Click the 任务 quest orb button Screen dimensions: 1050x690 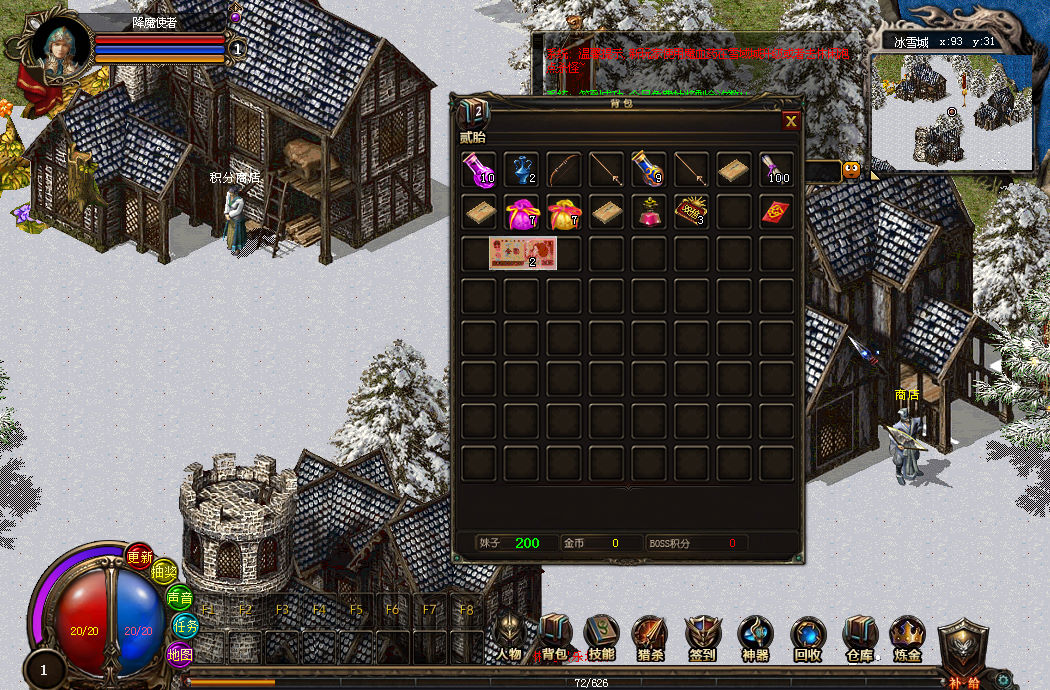(186, 625)
